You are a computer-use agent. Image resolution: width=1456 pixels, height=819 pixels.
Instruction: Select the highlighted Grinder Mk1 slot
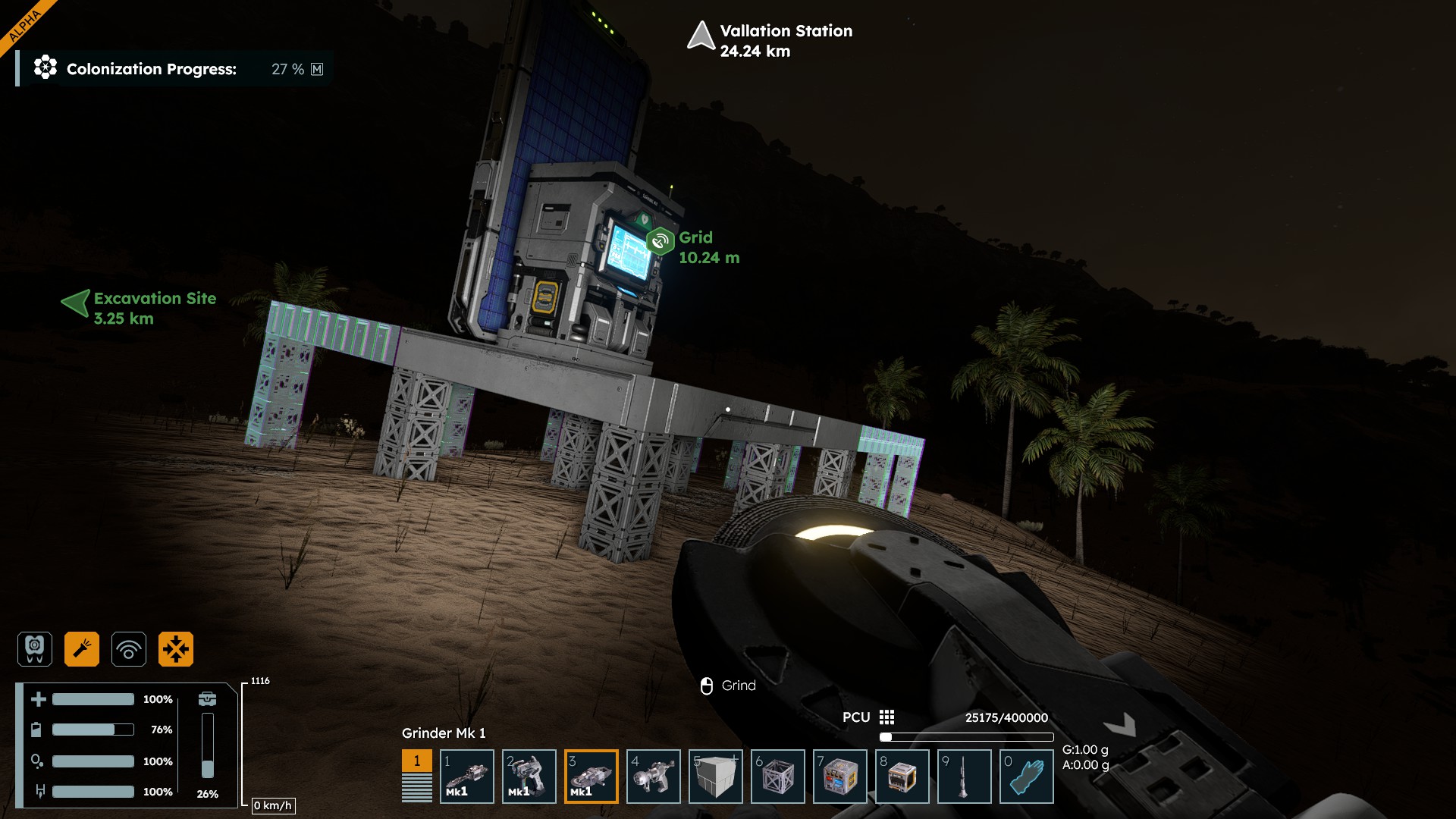pos(591,777)
